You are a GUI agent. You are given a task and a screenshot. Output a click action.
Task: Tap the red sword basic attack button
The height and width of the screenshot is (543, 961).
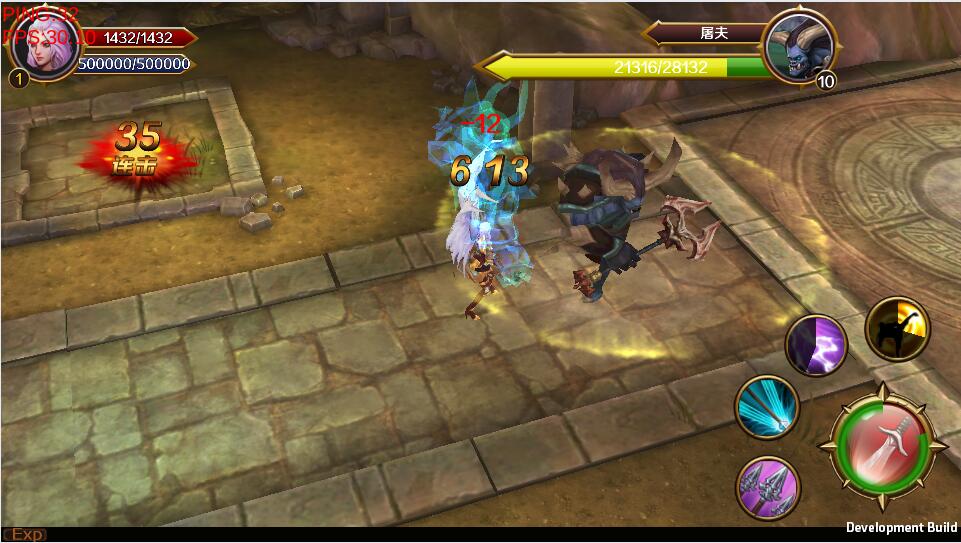(882, 440)
